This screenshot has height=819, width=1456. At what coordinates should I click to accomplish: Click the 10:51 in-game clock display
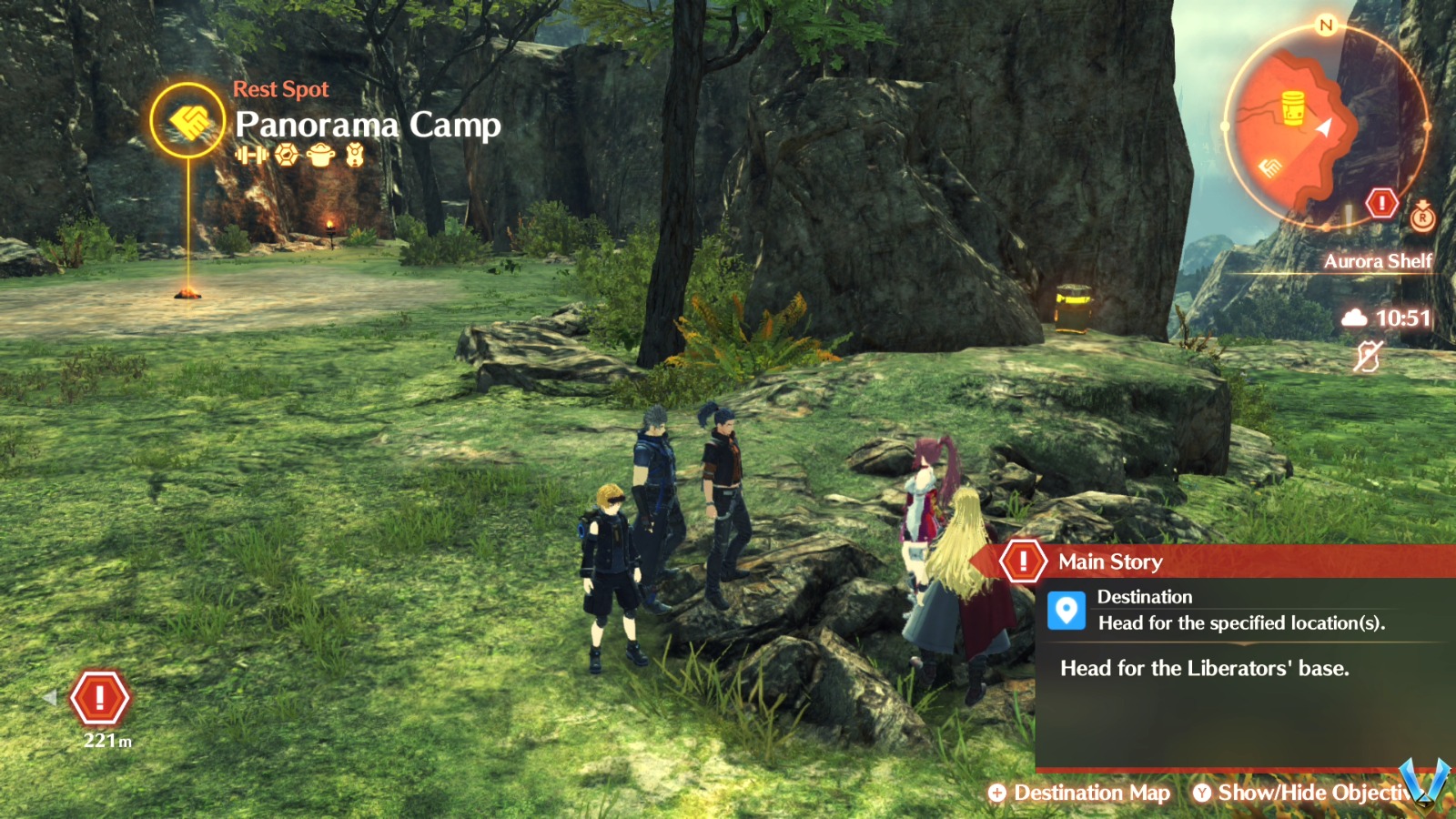[x=1401, y=319]
